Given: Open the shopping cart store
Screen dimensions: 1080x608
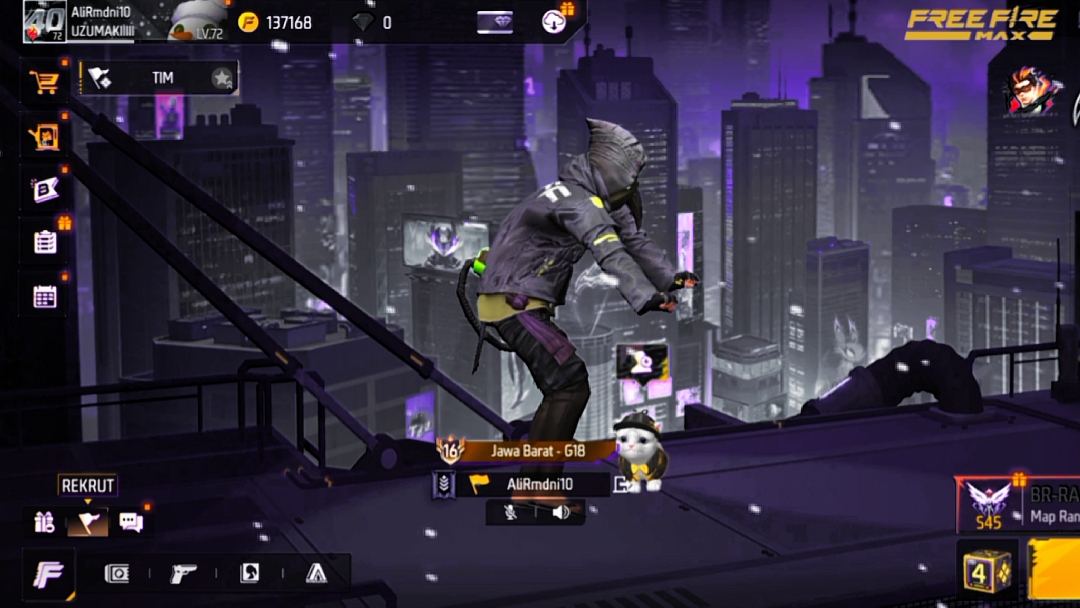Looking at the screenshot, I should click(44, 82).
